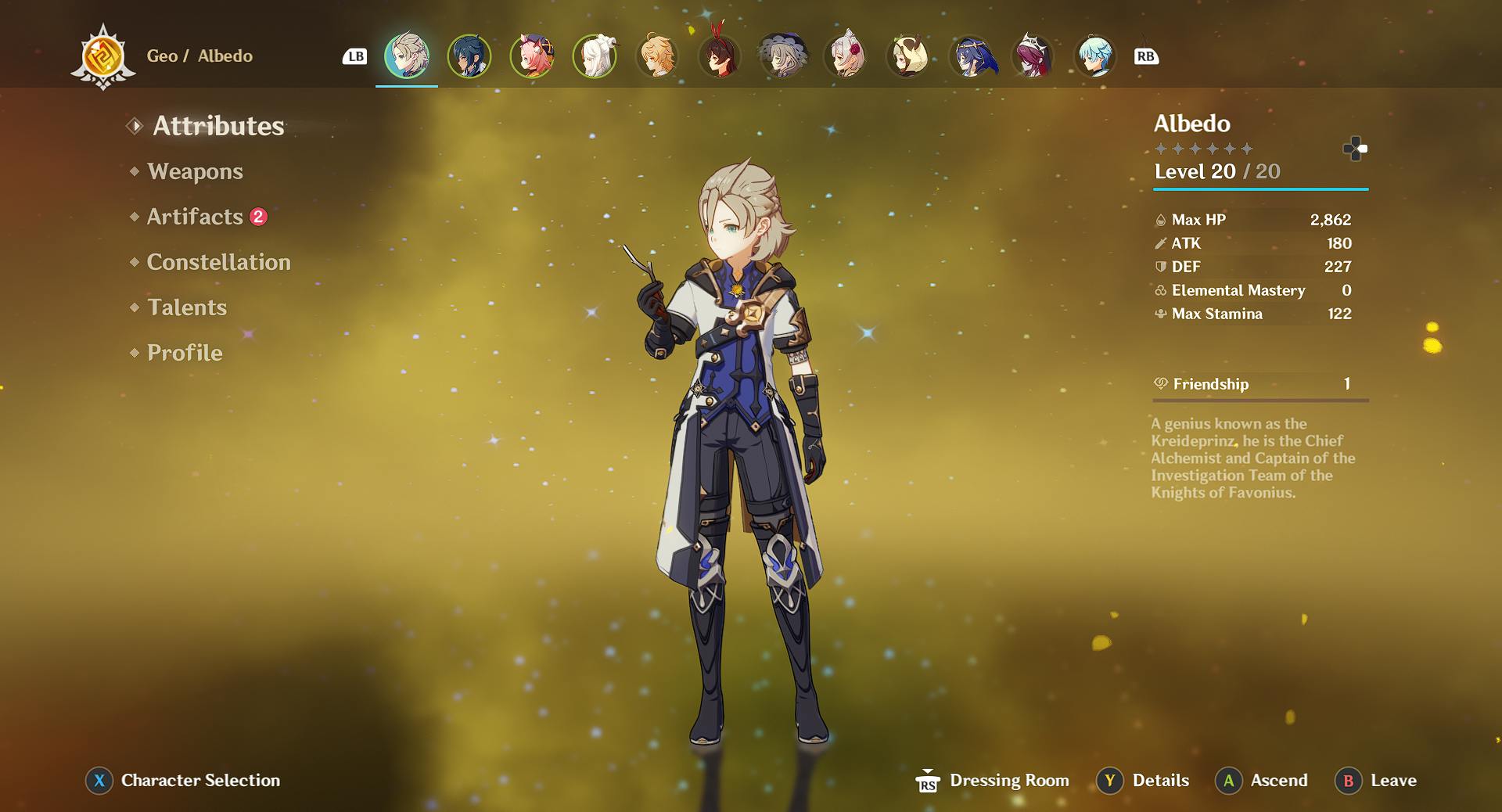The image size is (1502, 812).
Task: View the Talents section
Action: 187,307
